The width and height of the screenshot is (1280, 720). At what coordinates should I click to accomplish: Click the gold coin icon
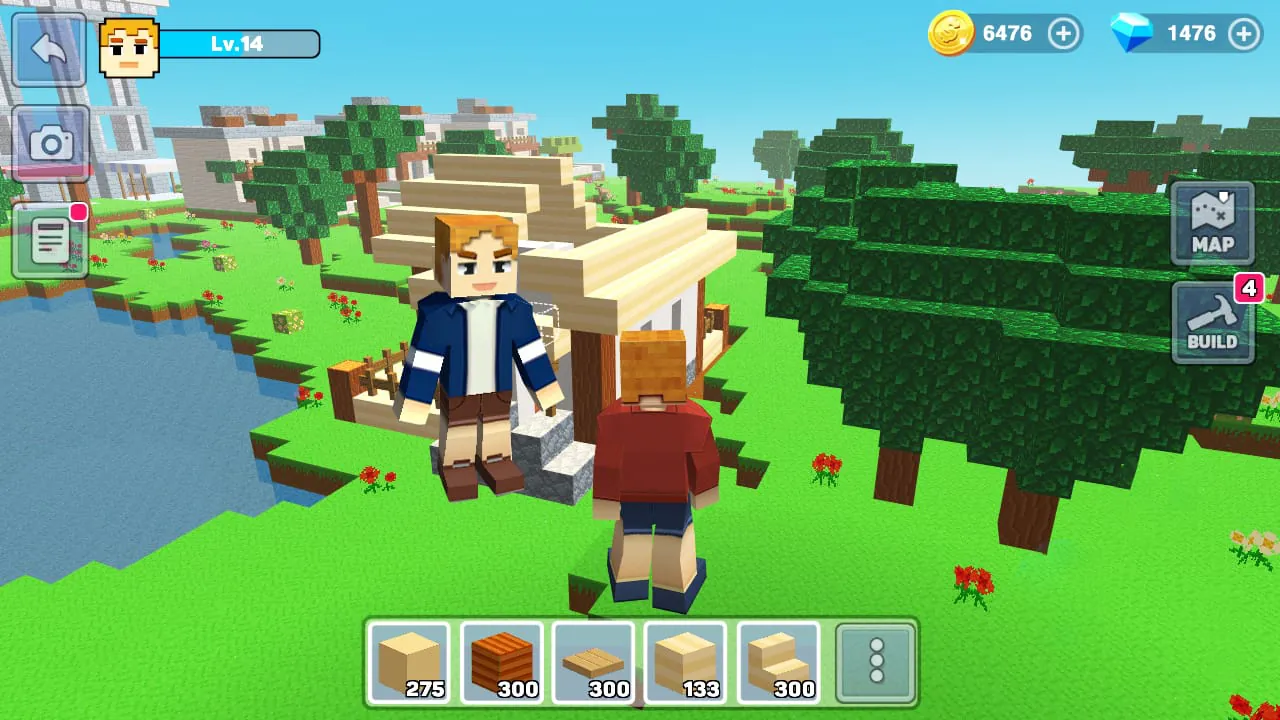(950, 33)
